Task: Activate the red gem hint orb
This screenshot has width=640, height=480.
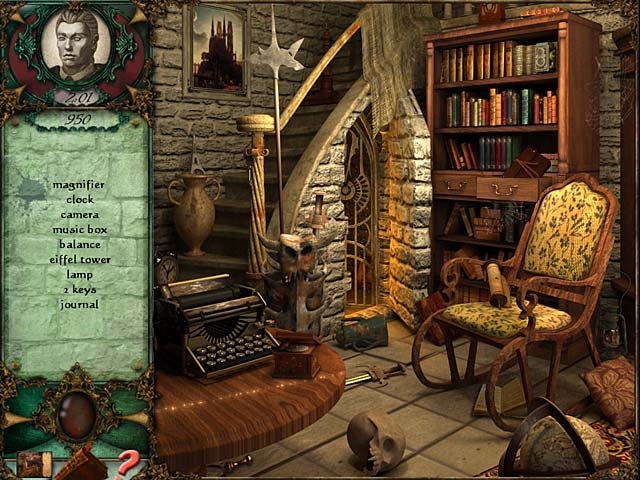Action: coord(76,413)
